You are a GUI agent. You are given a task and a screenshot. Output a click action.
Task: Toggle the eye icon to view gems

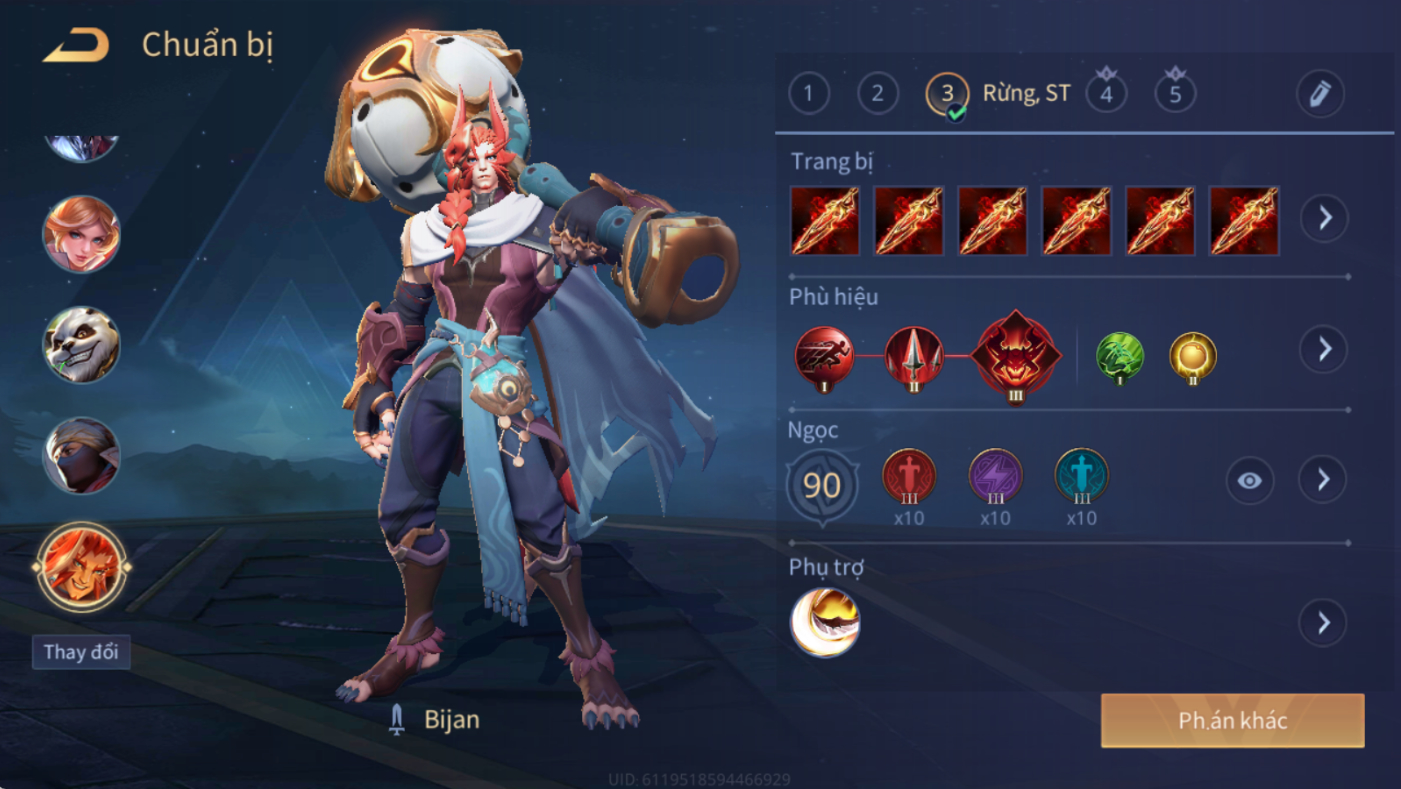tap(1249, 481)
